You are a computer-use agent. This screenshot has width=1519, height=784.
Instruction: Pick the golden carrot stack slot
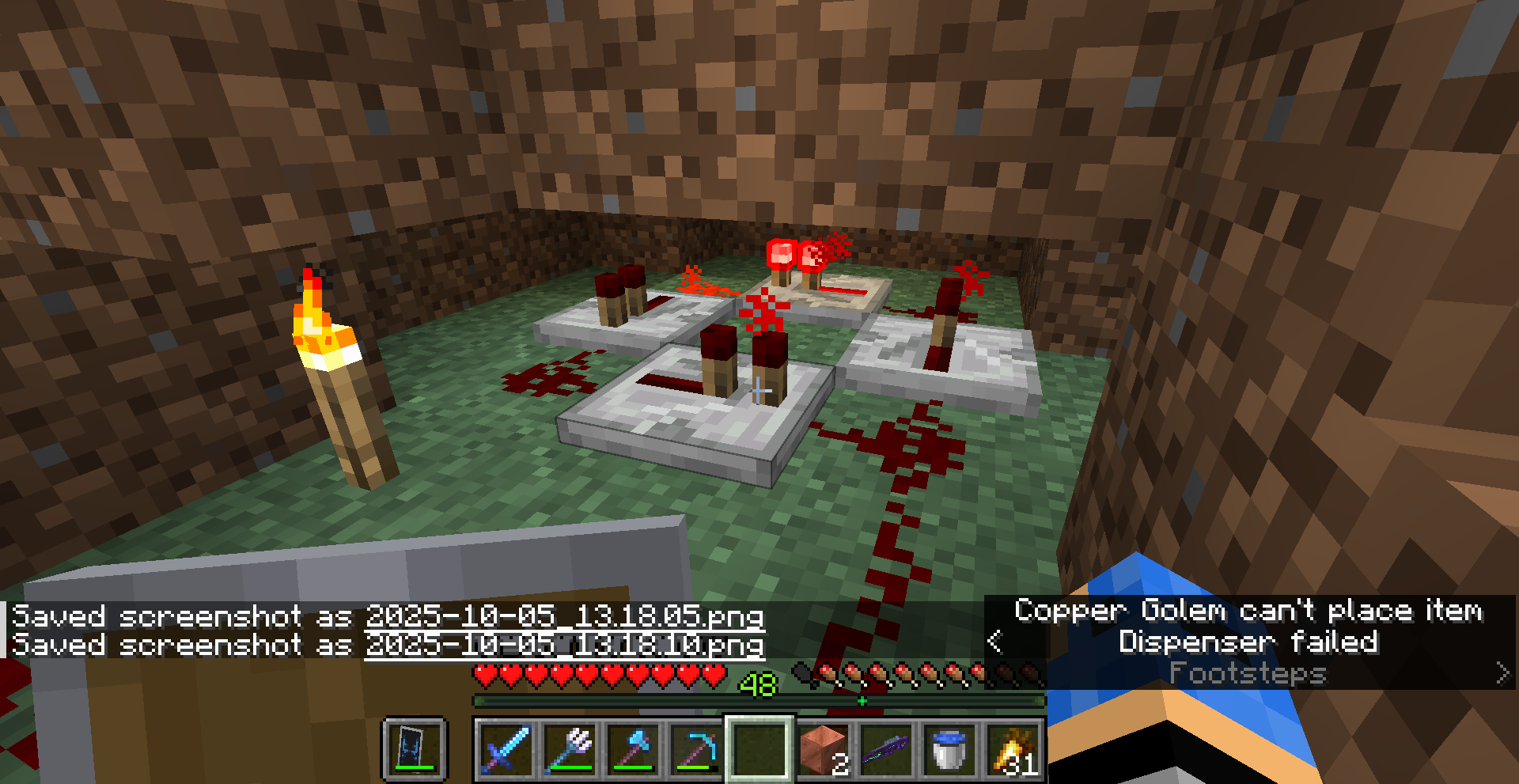pos(1012,749)
